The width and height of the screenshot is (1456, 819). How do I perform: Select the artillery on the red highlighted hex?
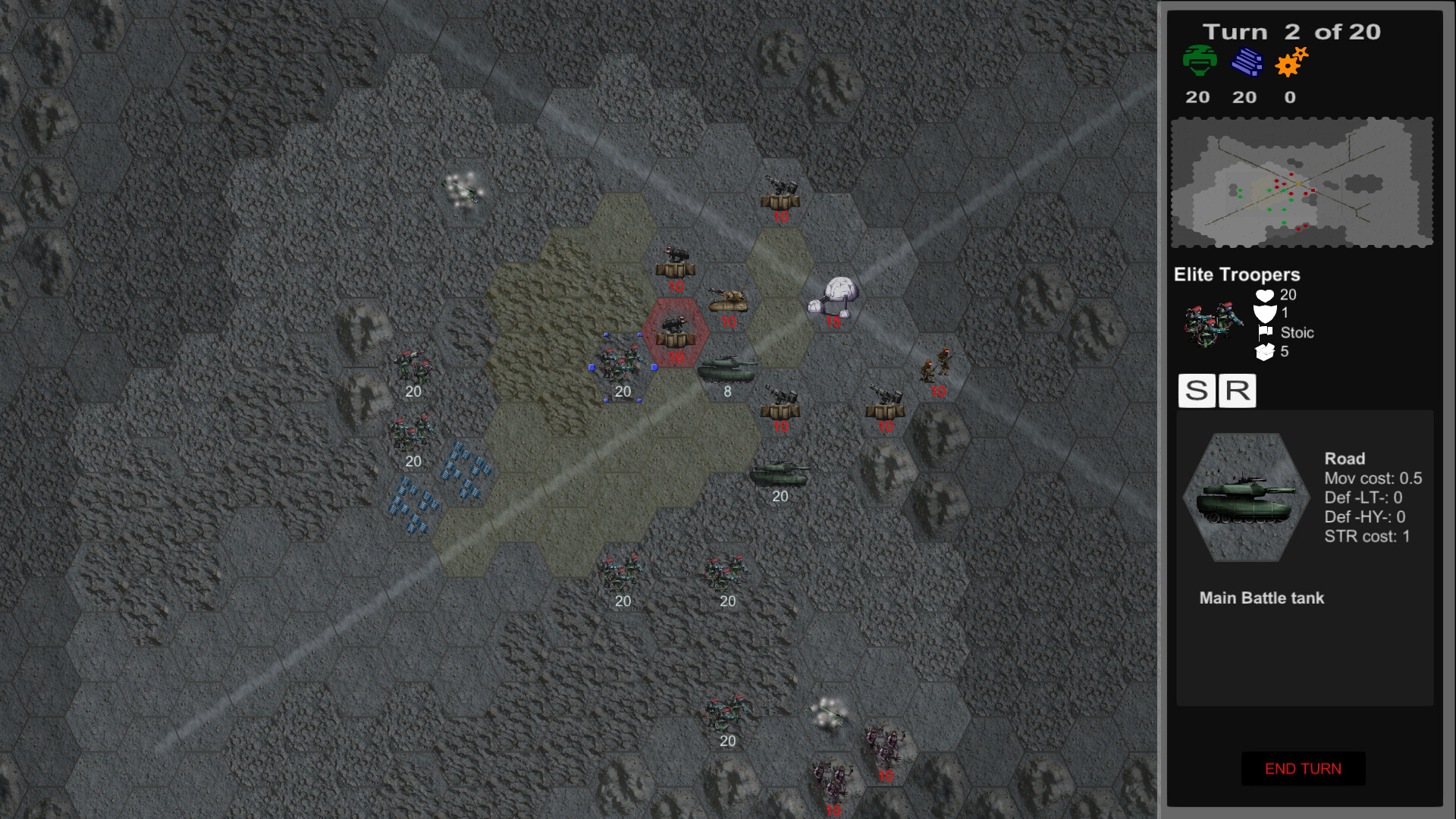click(675, 330)
